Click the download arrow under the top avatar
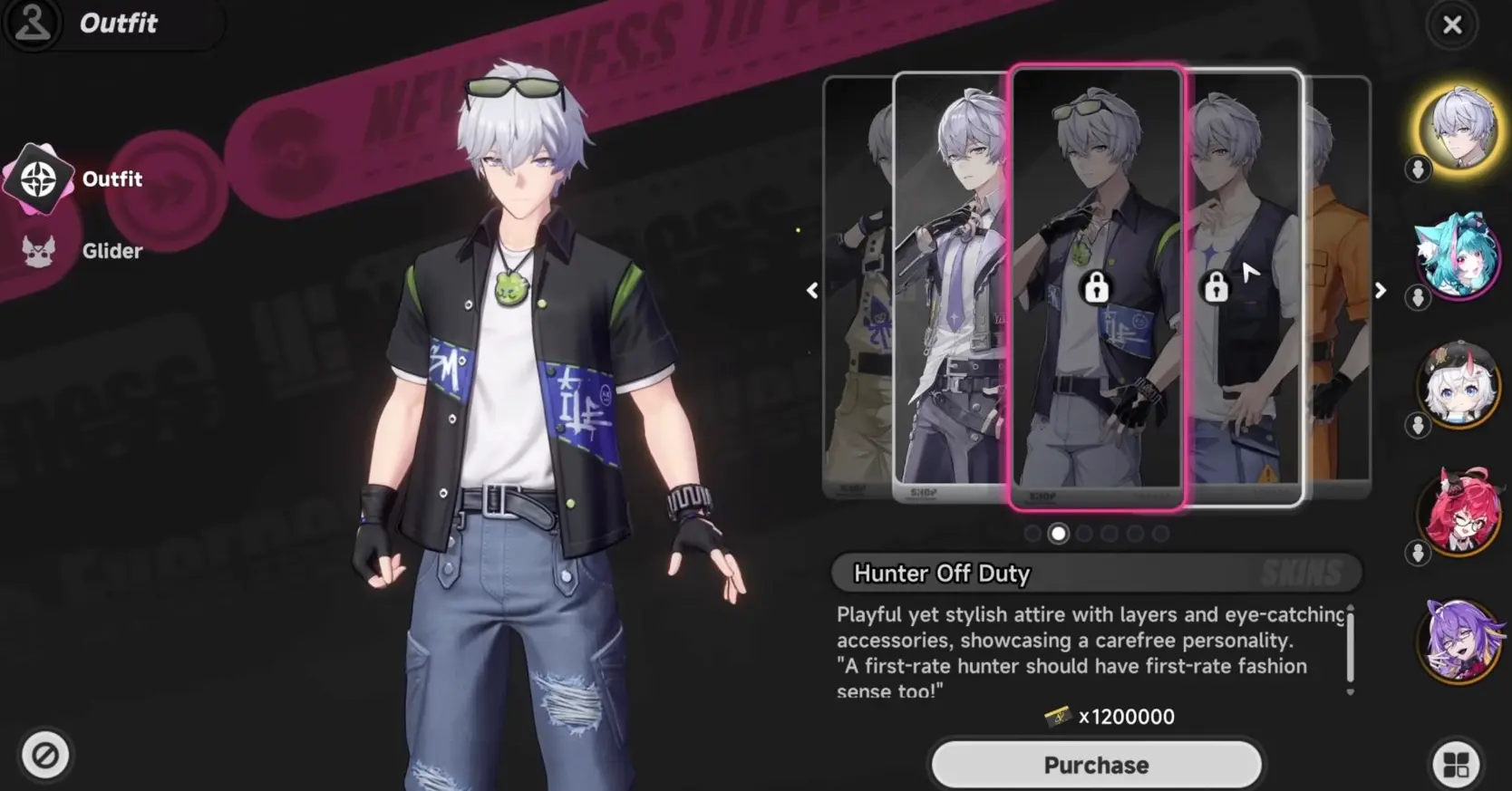This screenshot has width=1512, height=791. (x=1418, y=169)
